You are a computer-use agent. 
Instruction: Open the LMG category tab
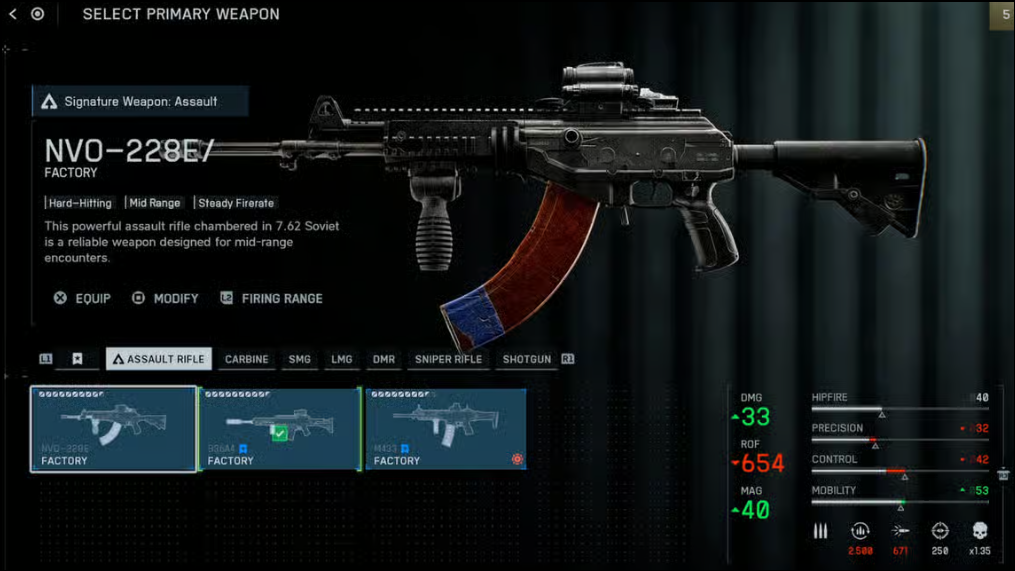(x=342, y=359)
